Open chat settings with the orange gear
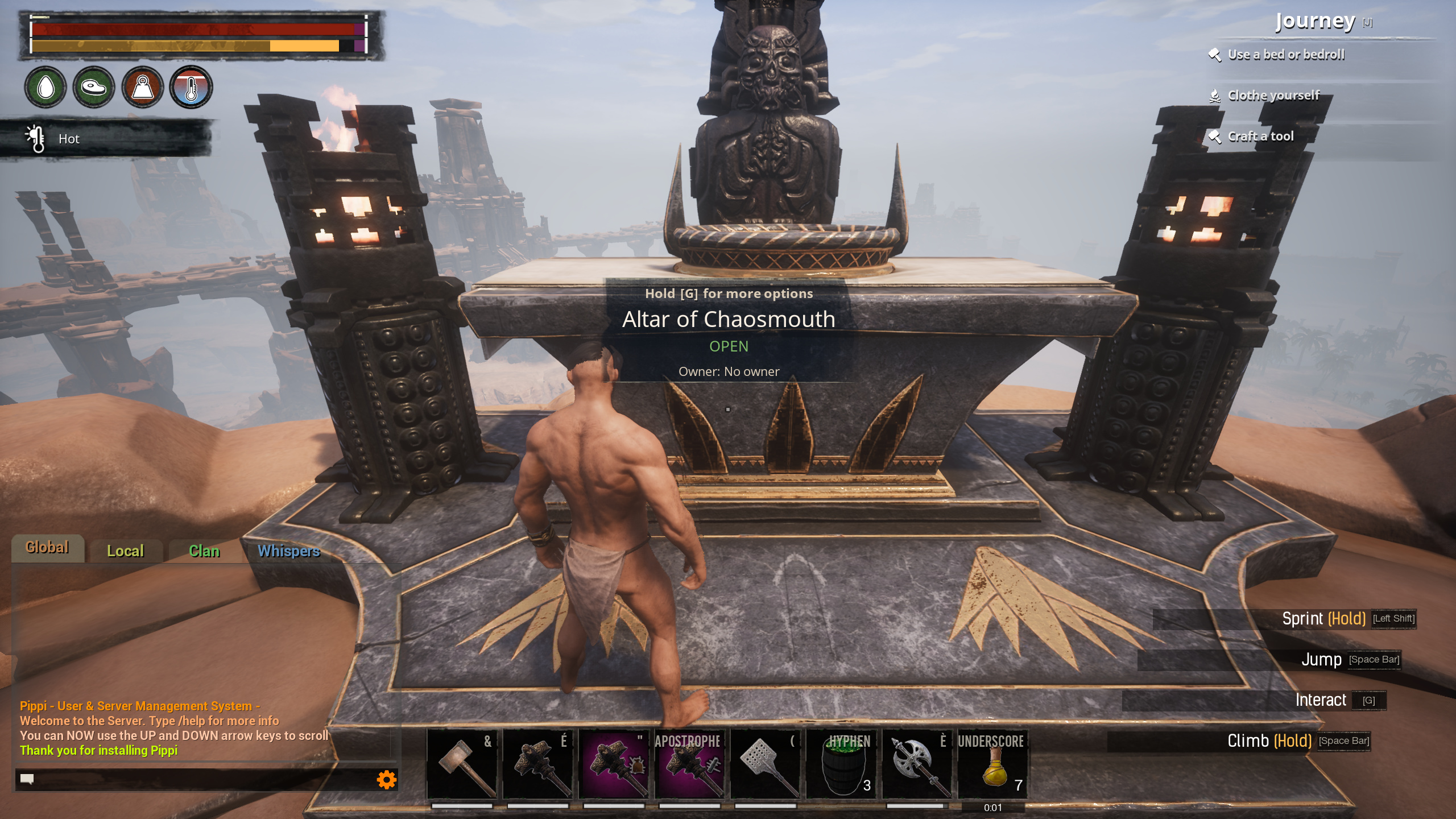 coord(387,780)
